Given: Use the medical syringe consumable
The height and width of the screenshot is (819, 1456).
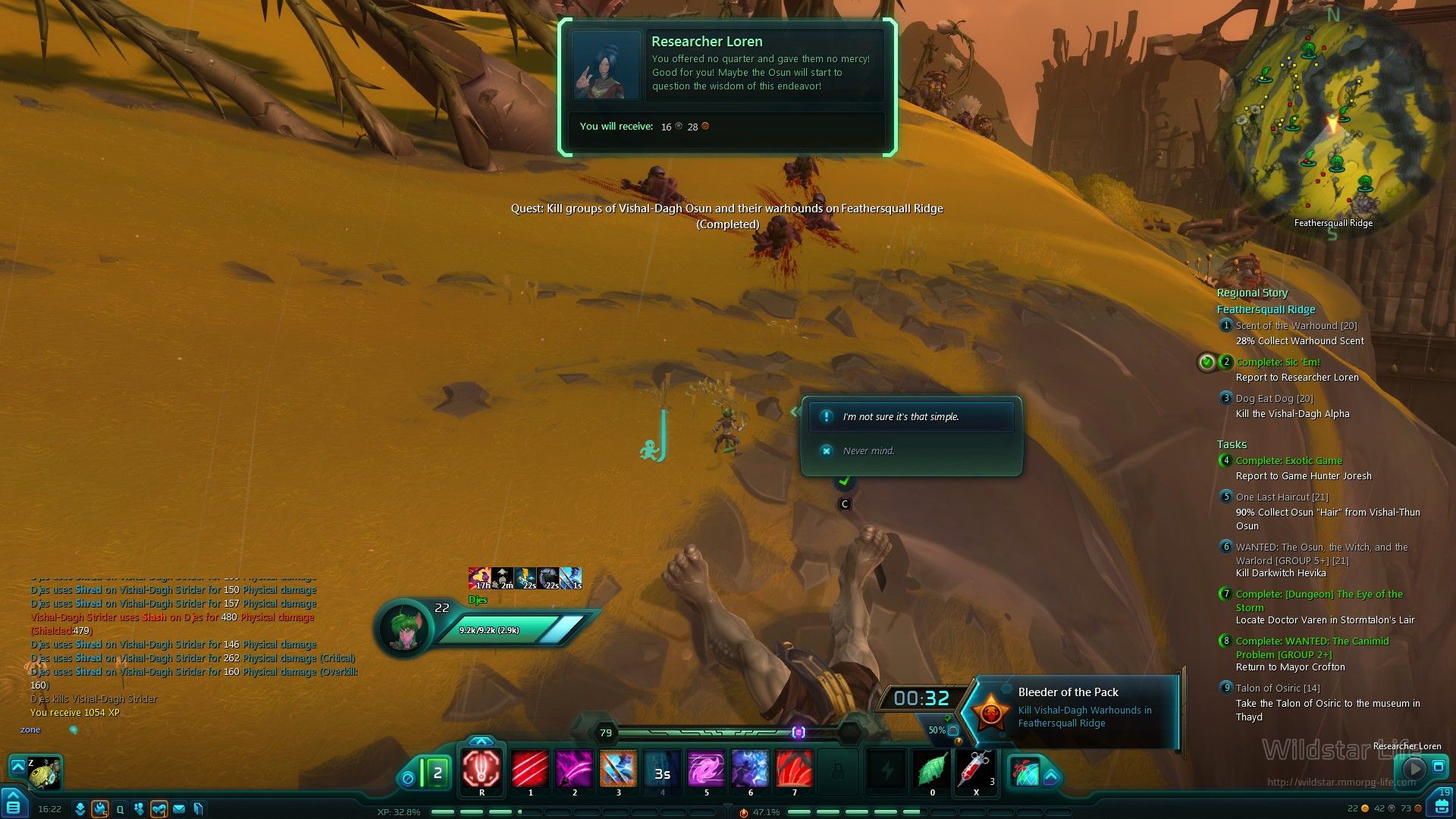Looking at the screenshot, I should tap(976, 770).
